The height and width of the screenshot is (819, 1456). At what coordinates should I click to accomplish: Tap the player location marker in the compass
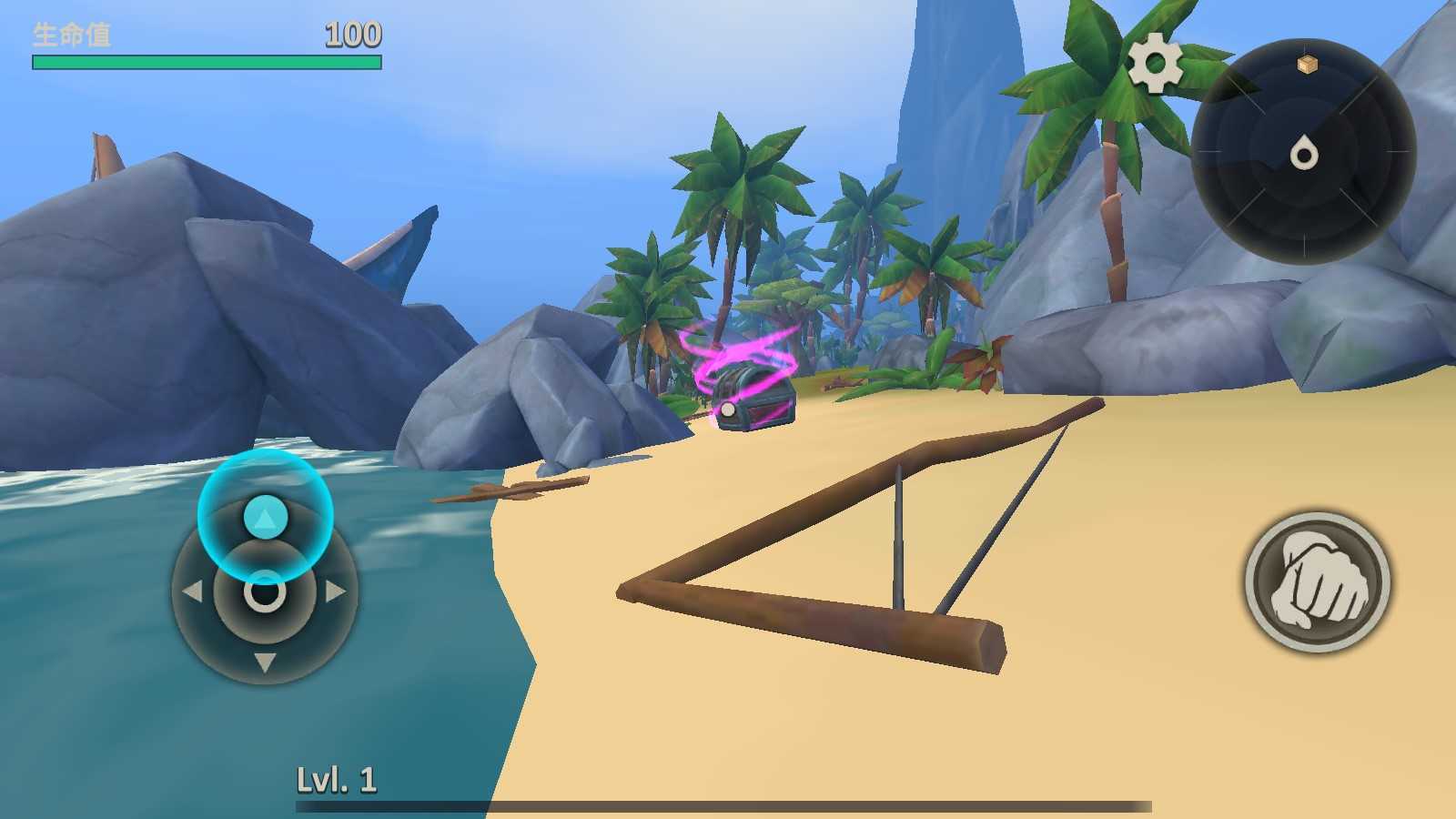(1303, 154)
